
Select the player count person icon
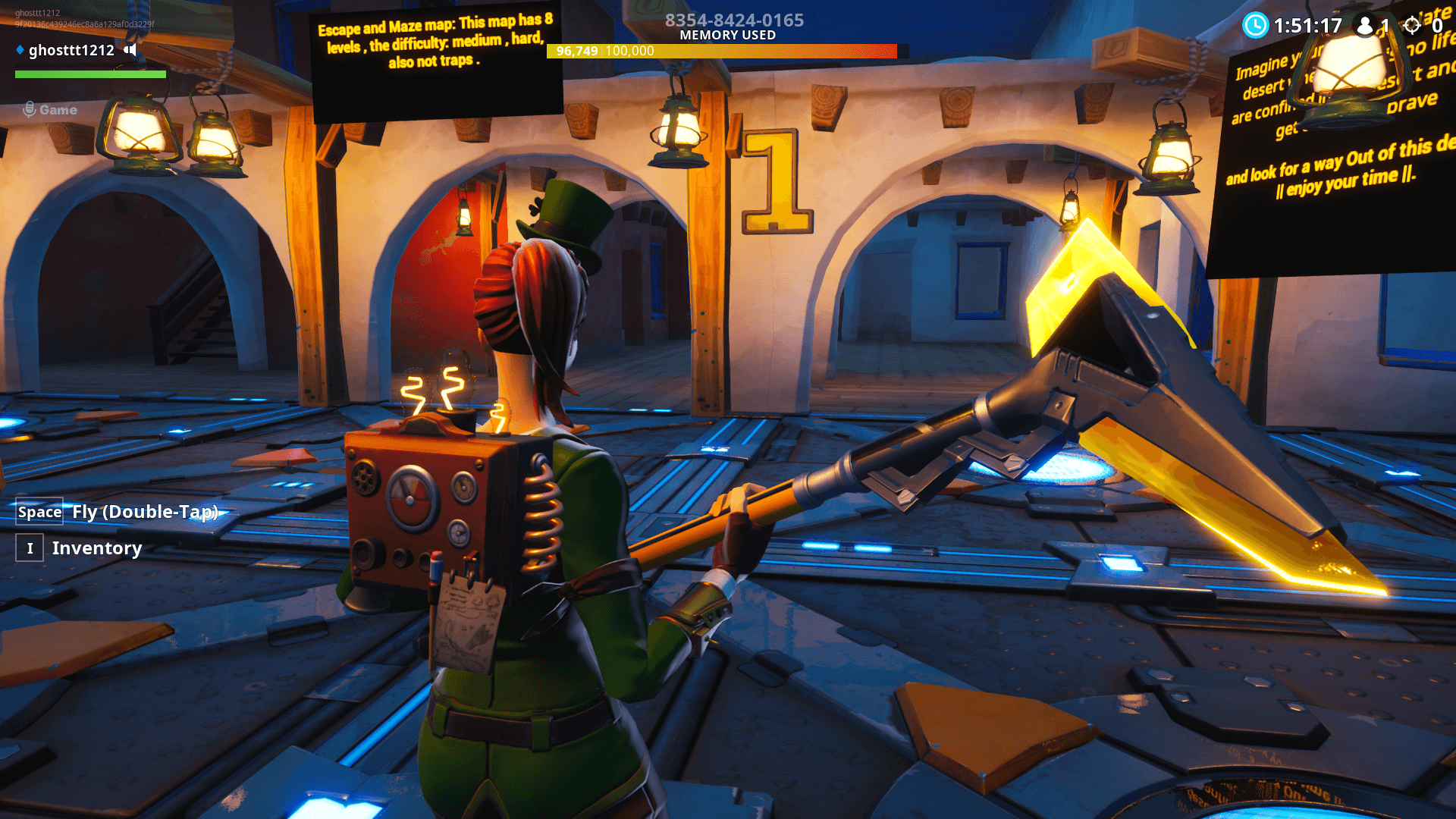point(1366,25)
